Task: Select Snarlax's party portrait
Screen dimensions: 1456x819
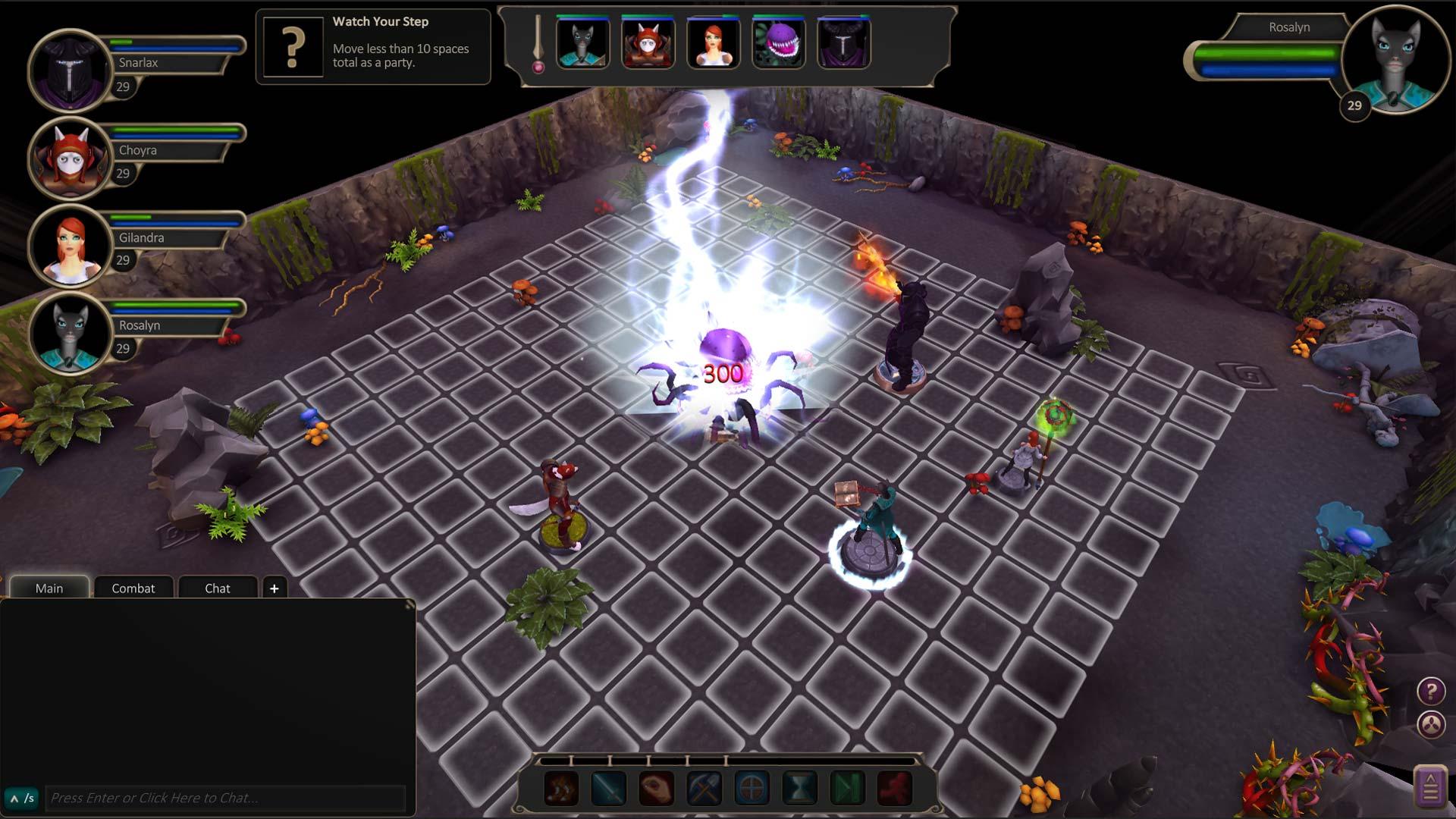Action: click(70, 71)
